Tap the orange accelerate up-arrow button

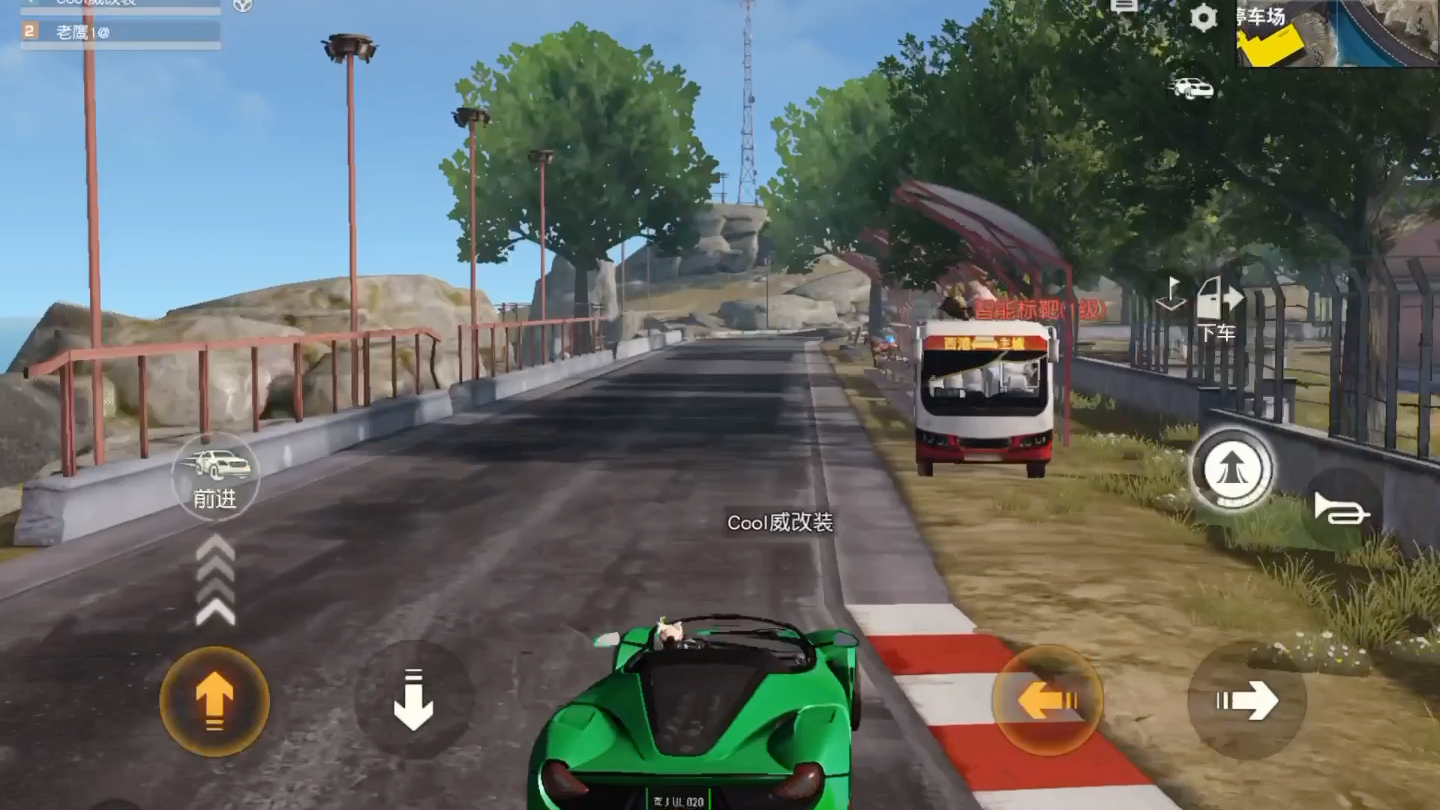tap(214, 700)
